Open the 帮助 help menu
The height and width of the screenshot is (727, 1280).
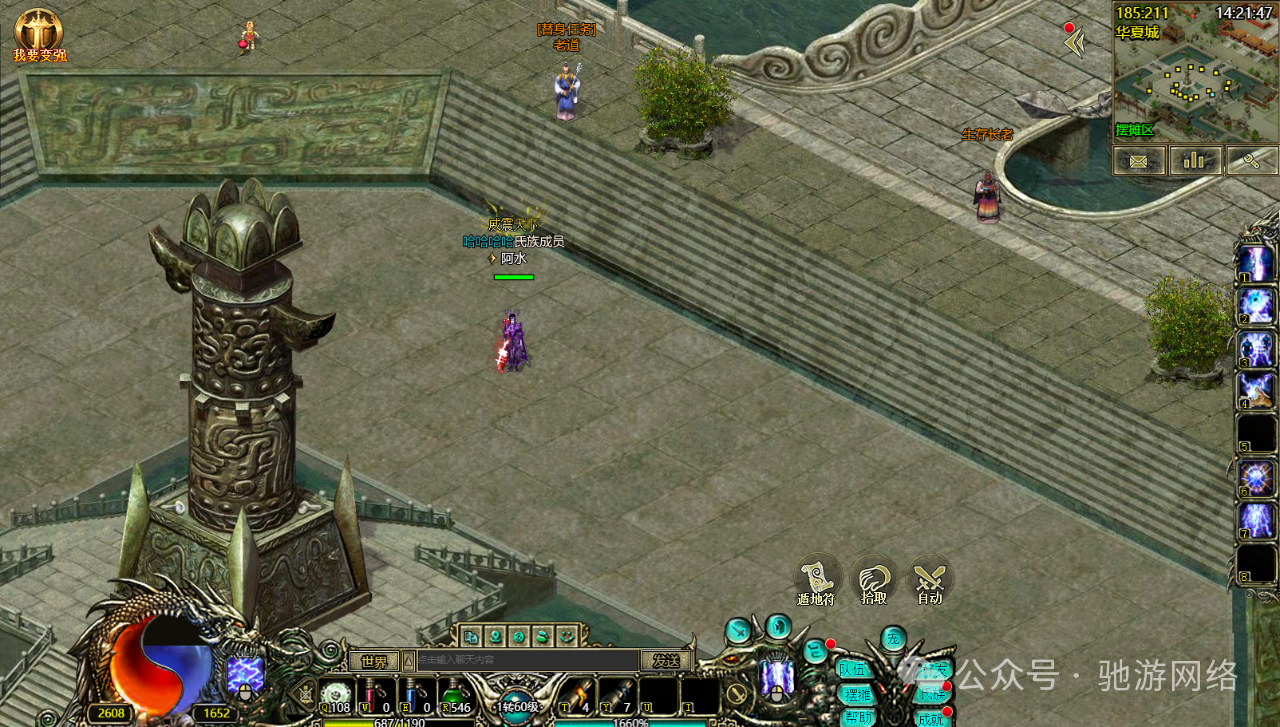click(857, 717)
